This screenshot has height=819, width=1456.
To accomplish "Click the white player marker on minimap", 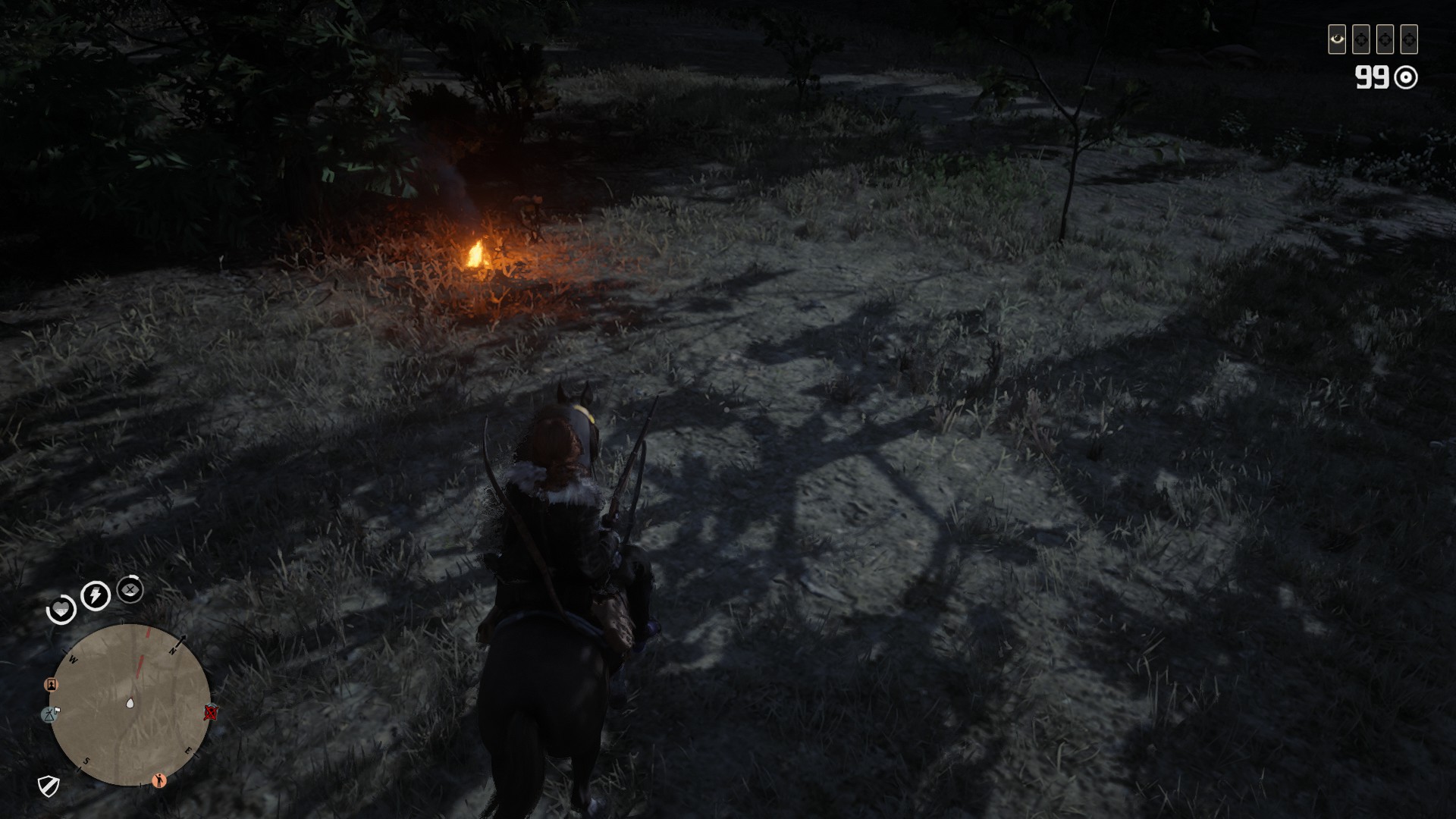I will pyautogui.click(x=130, y=703).
